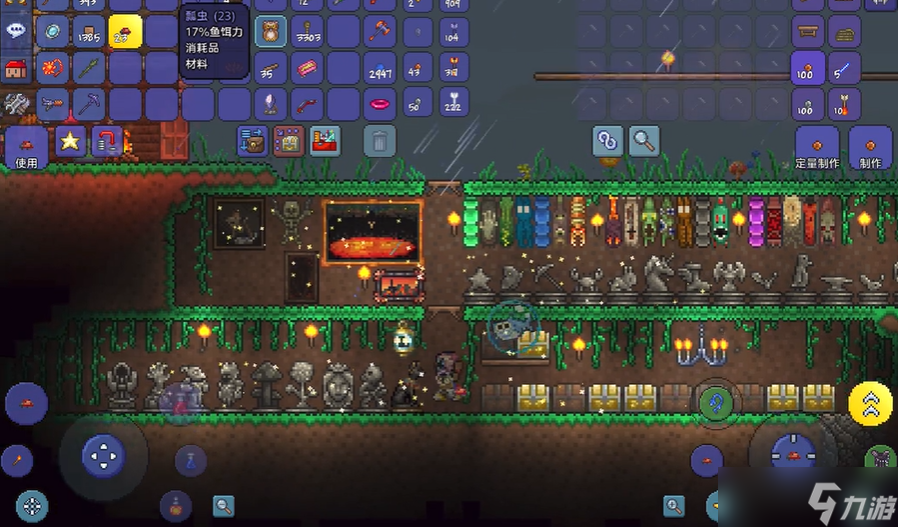Click the trash can slot

(379, 140)
